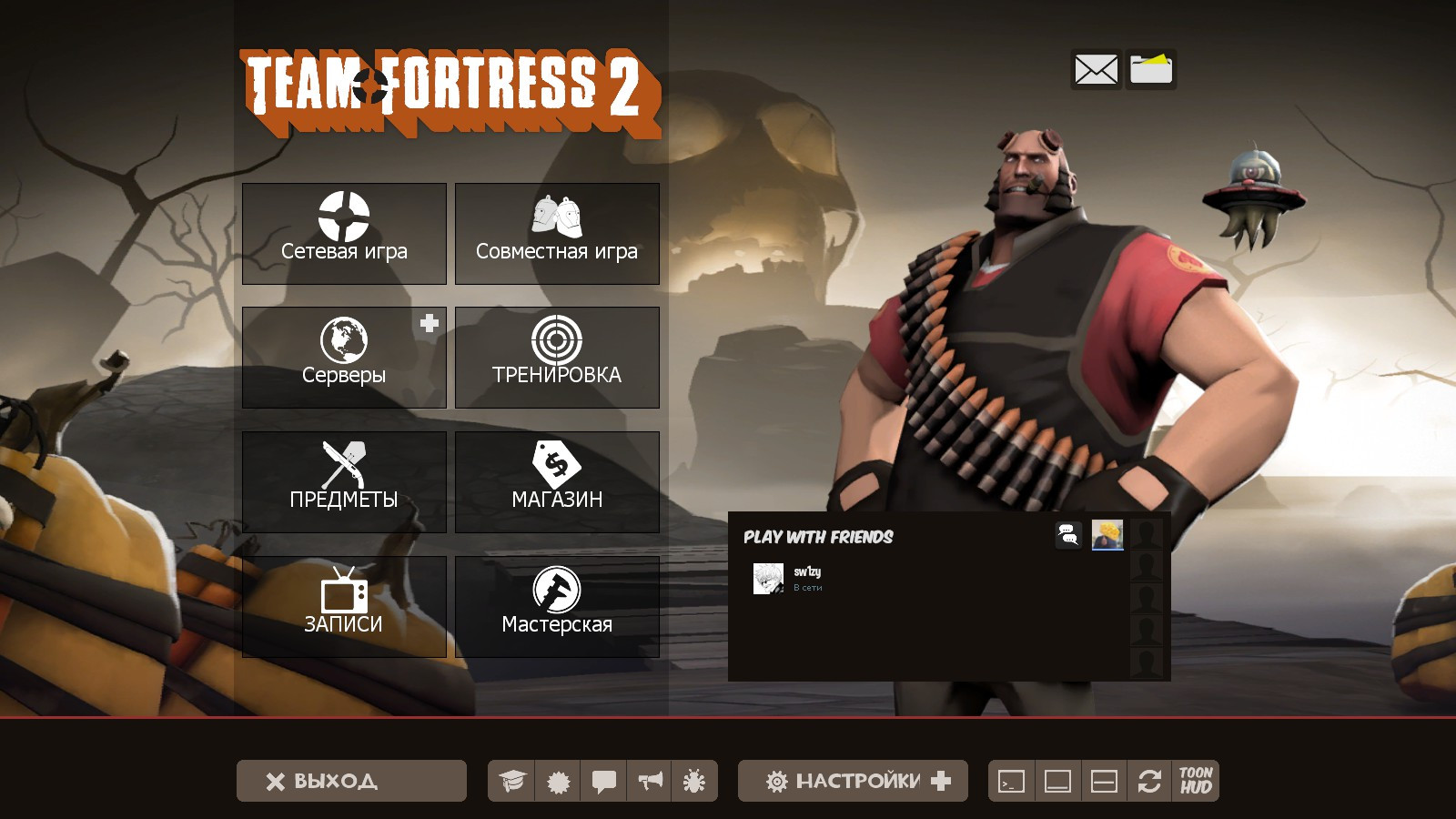This screenshot has height=819, width=1456.
Task: Click the graduation cap coach icon
Action: point(512,780)
